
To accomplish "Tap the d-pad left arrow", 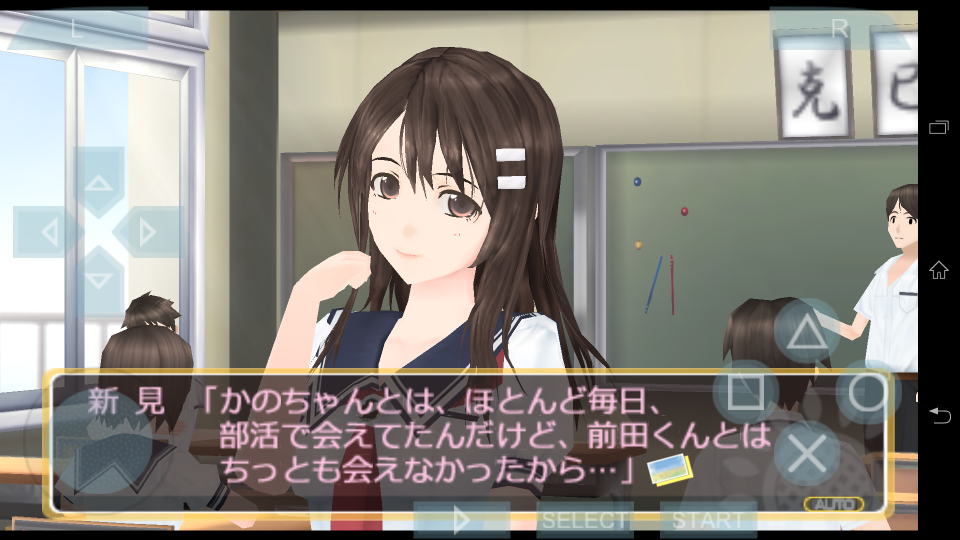I will click(47, 233).
